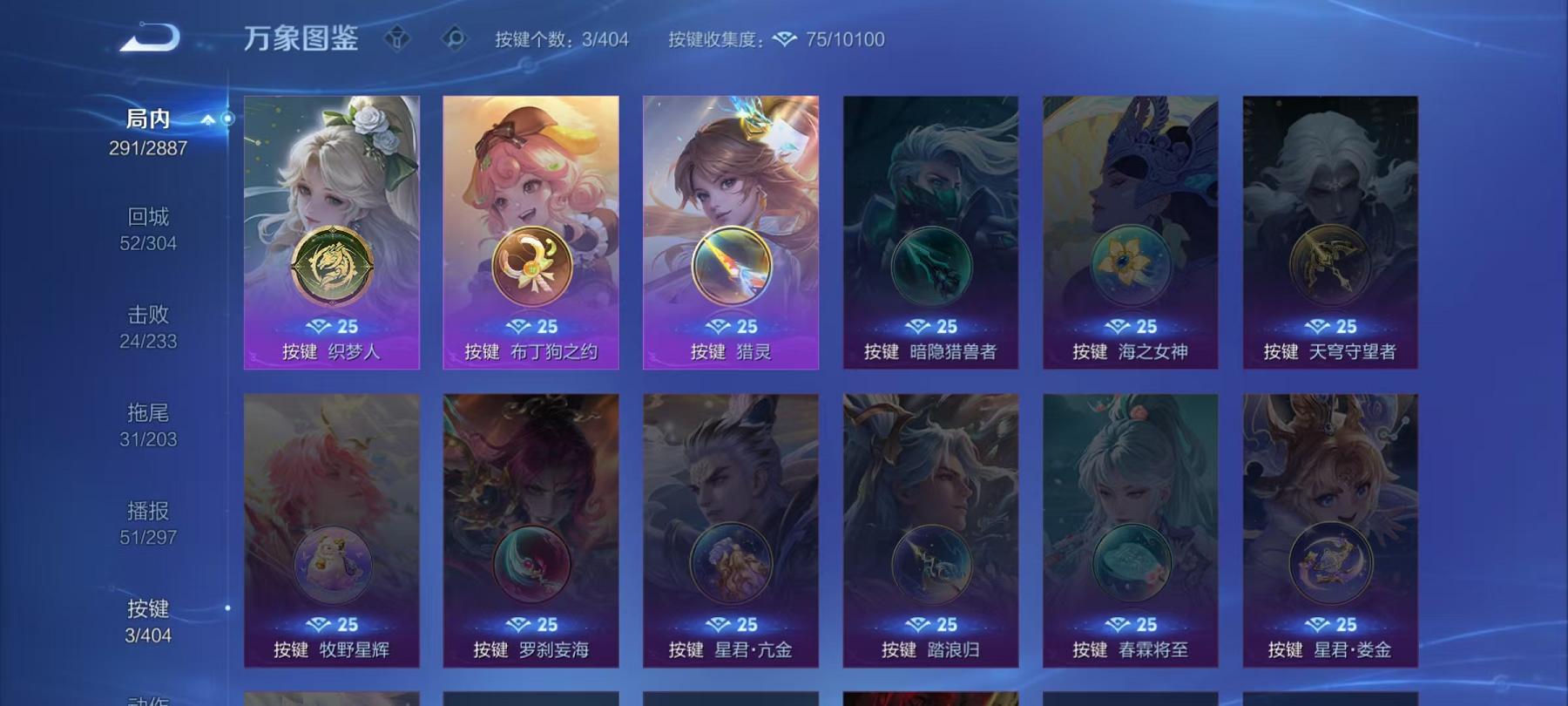
Task: Click the arrow orb on the 猎灵 card
Action: (731, 265)
